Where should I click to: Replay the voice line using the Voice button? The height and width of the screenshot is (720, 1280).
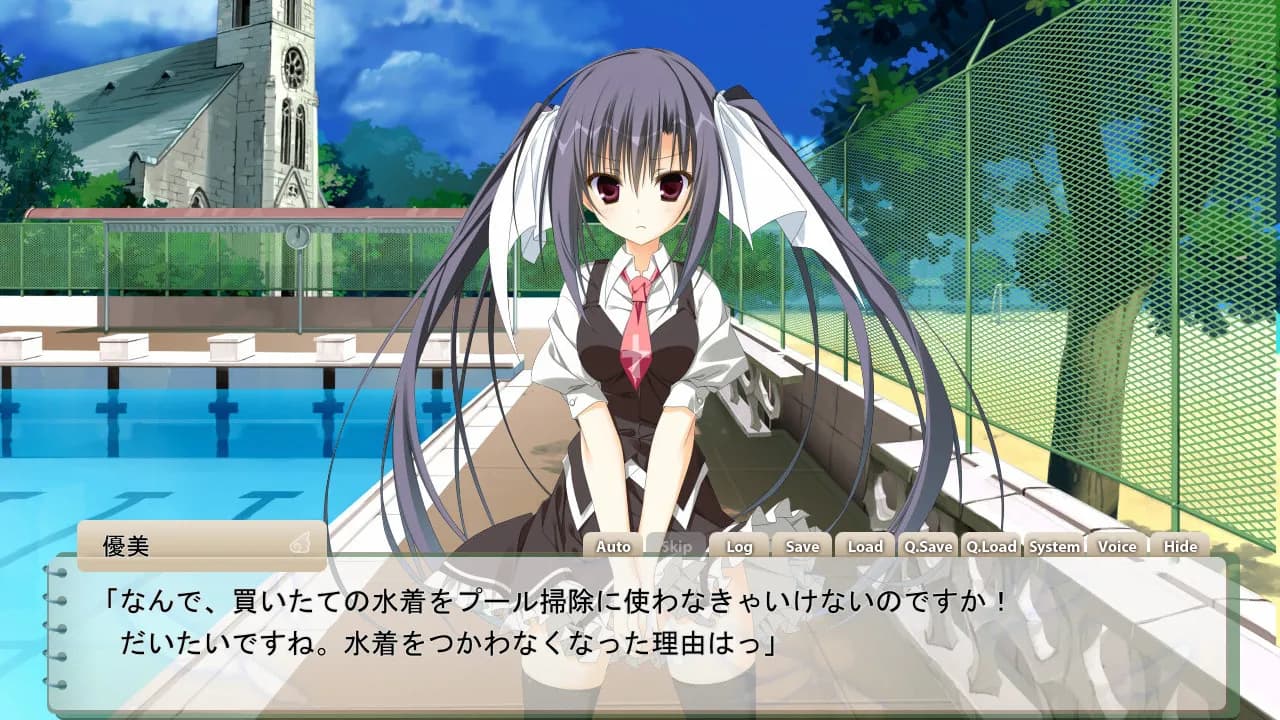(x=1118, y=547)
